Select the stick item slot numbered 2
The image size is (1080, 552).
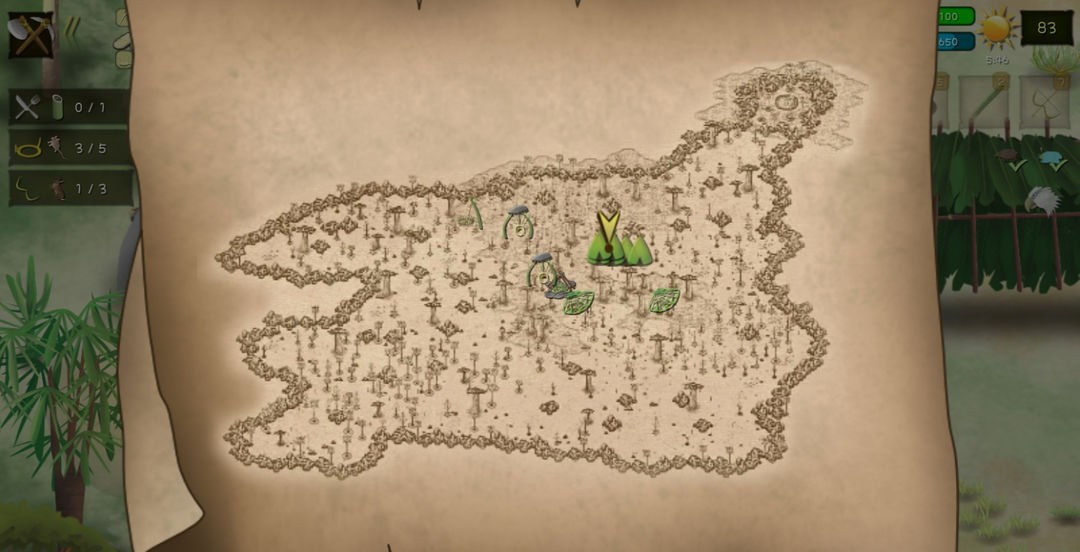(x=983, y=102)
